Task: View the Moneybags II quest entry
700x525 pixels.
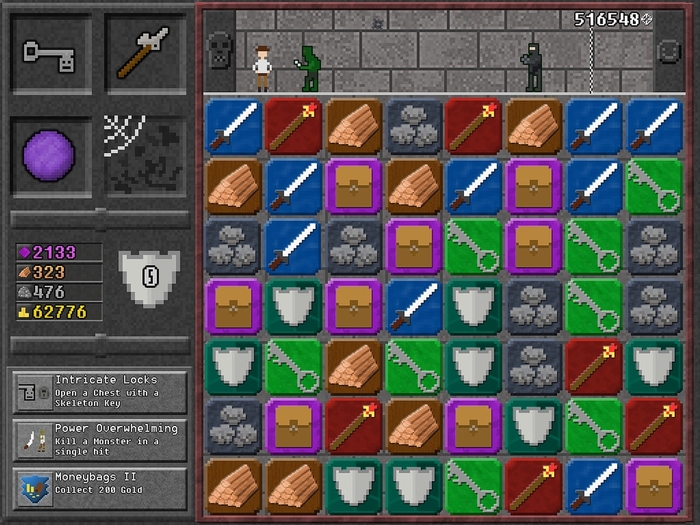Action: tap(100, 487)
